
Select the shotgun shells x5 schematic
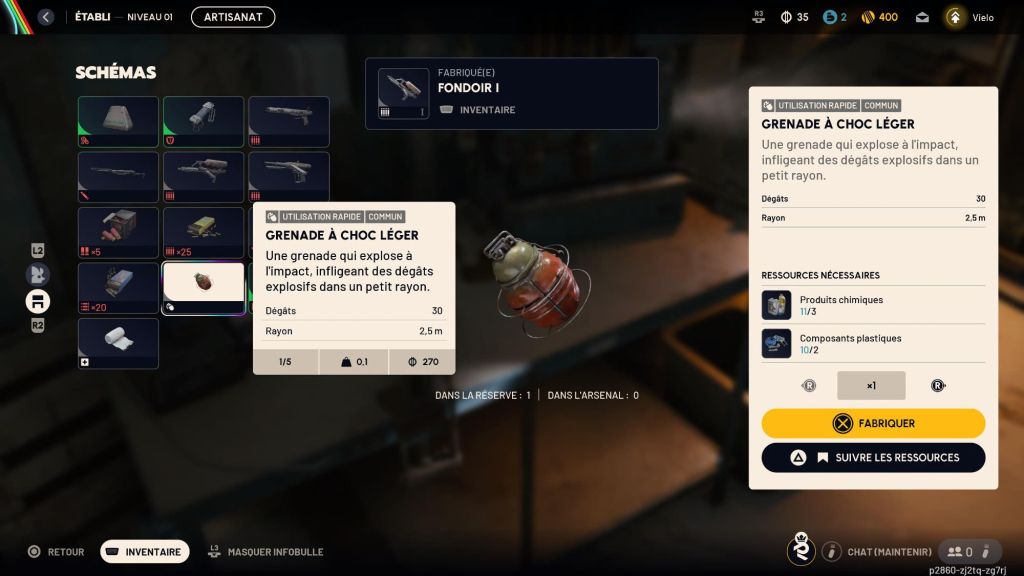coord(119,232)
